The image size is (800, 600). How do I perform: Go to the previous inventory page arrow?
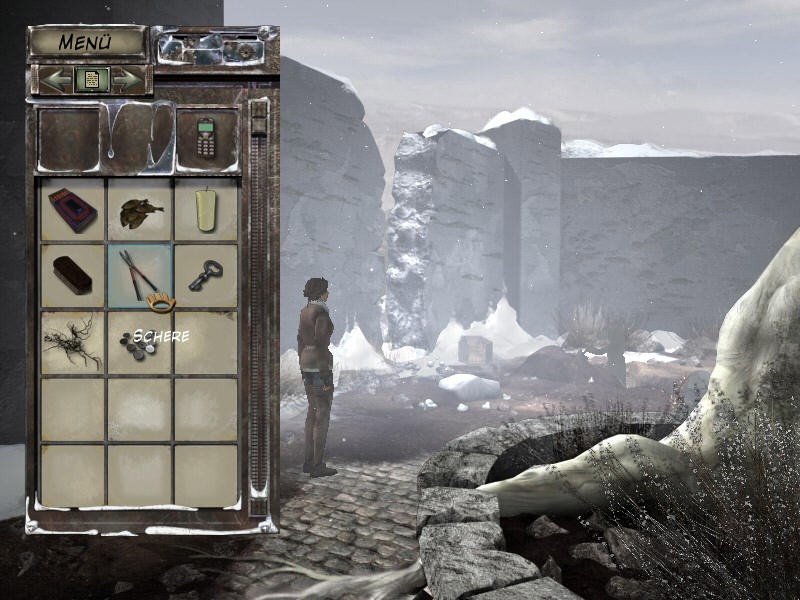point(56,79)
